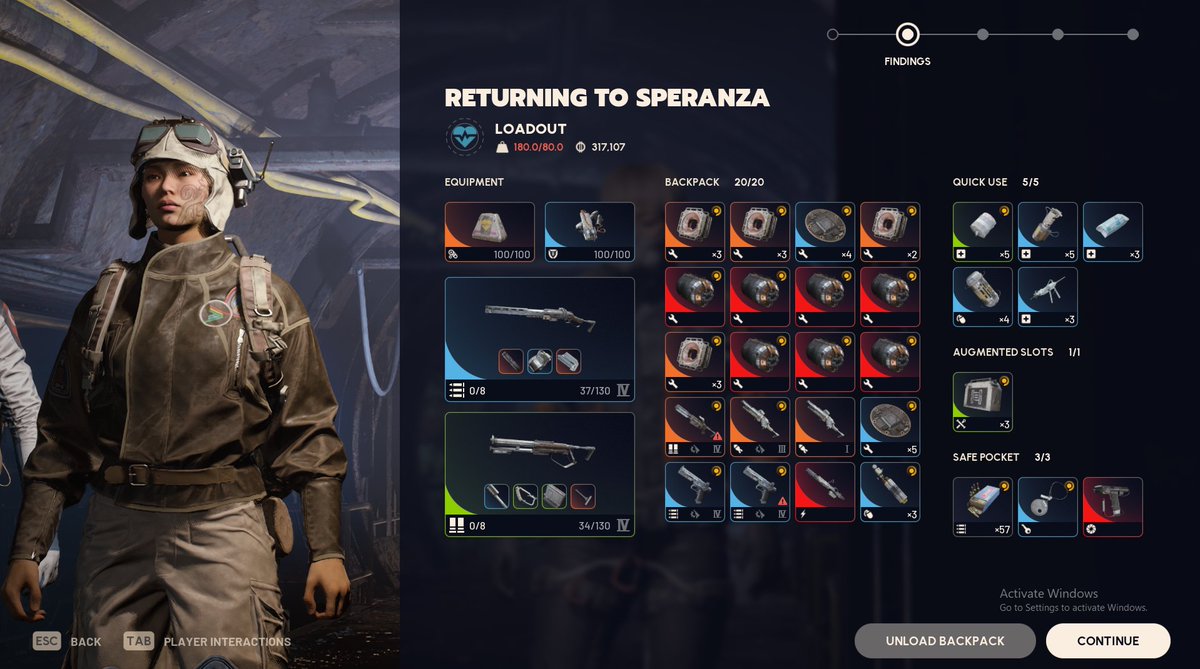Select the blue wrapped pack with x3
The width and height of the screenshot is (1200, 669).
(1112, 232)
